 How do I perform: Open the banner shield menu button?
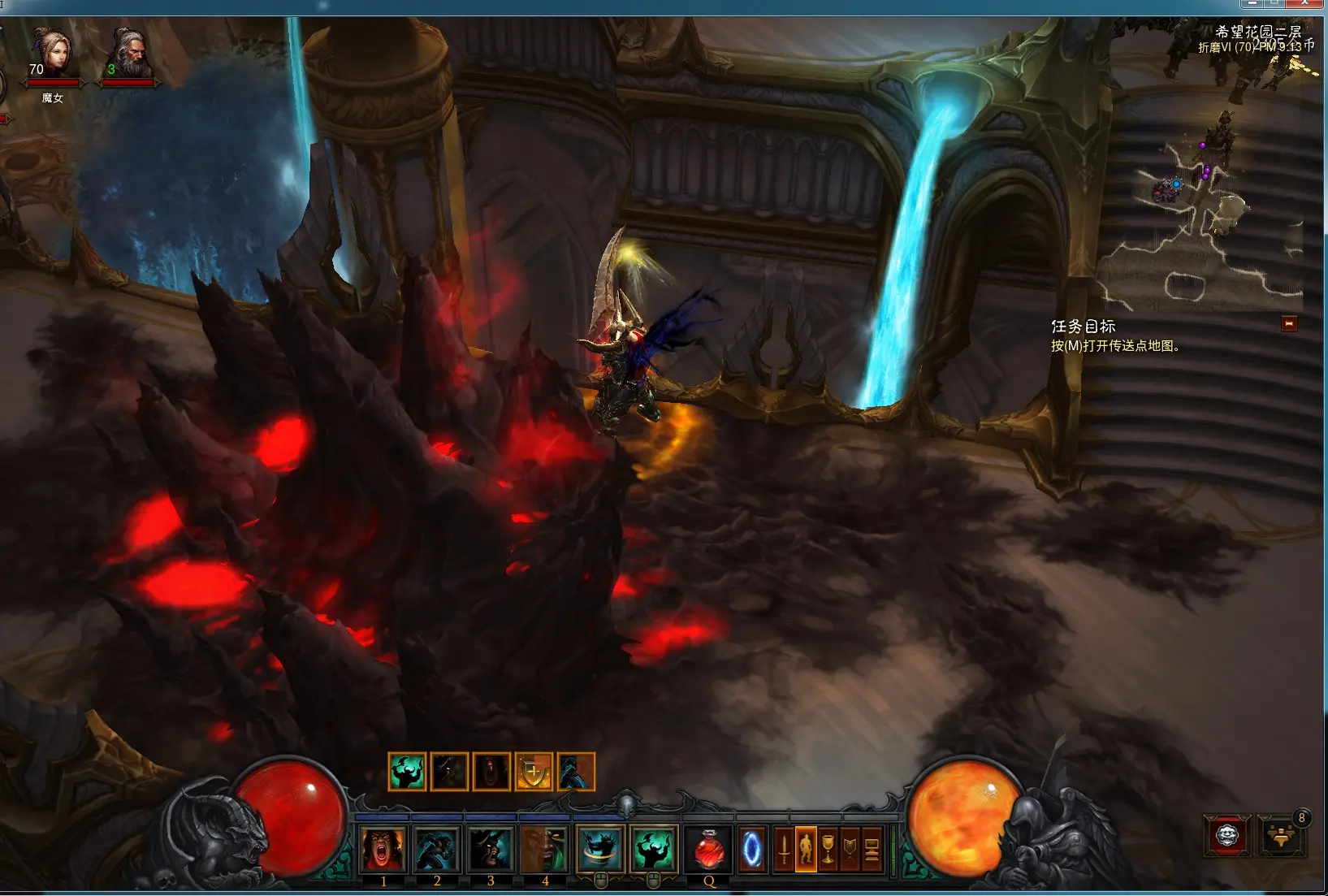pyautogui.click(x=850, y=850)
